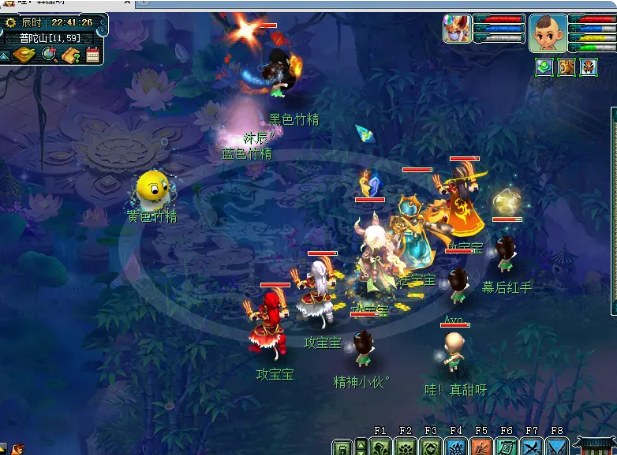This screenshot has width=617, height=455.
Task: Select the pet portrait with horns
Action: tap(458, 28)
